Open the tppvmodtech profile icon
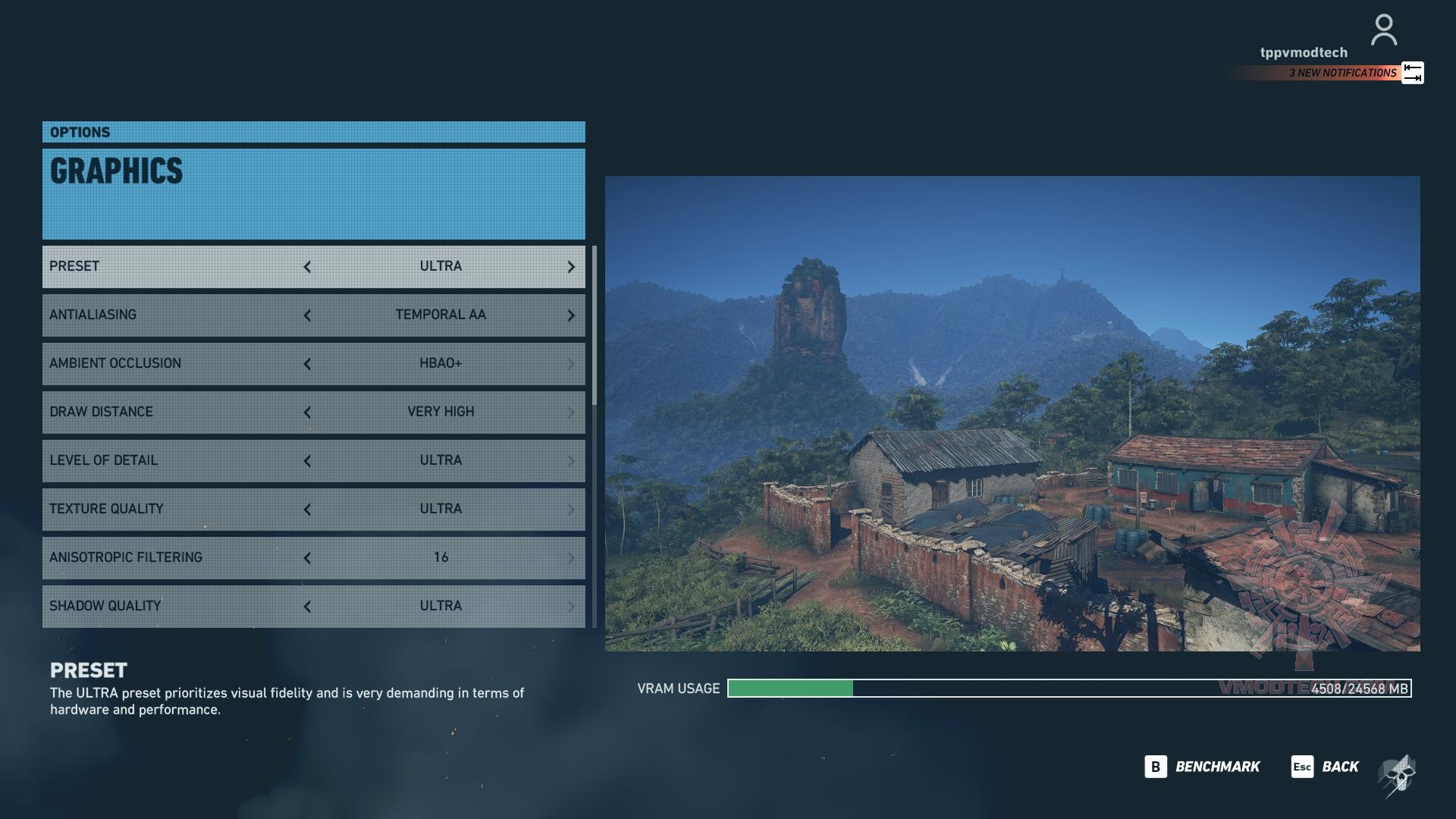 tap(1384, 30)
